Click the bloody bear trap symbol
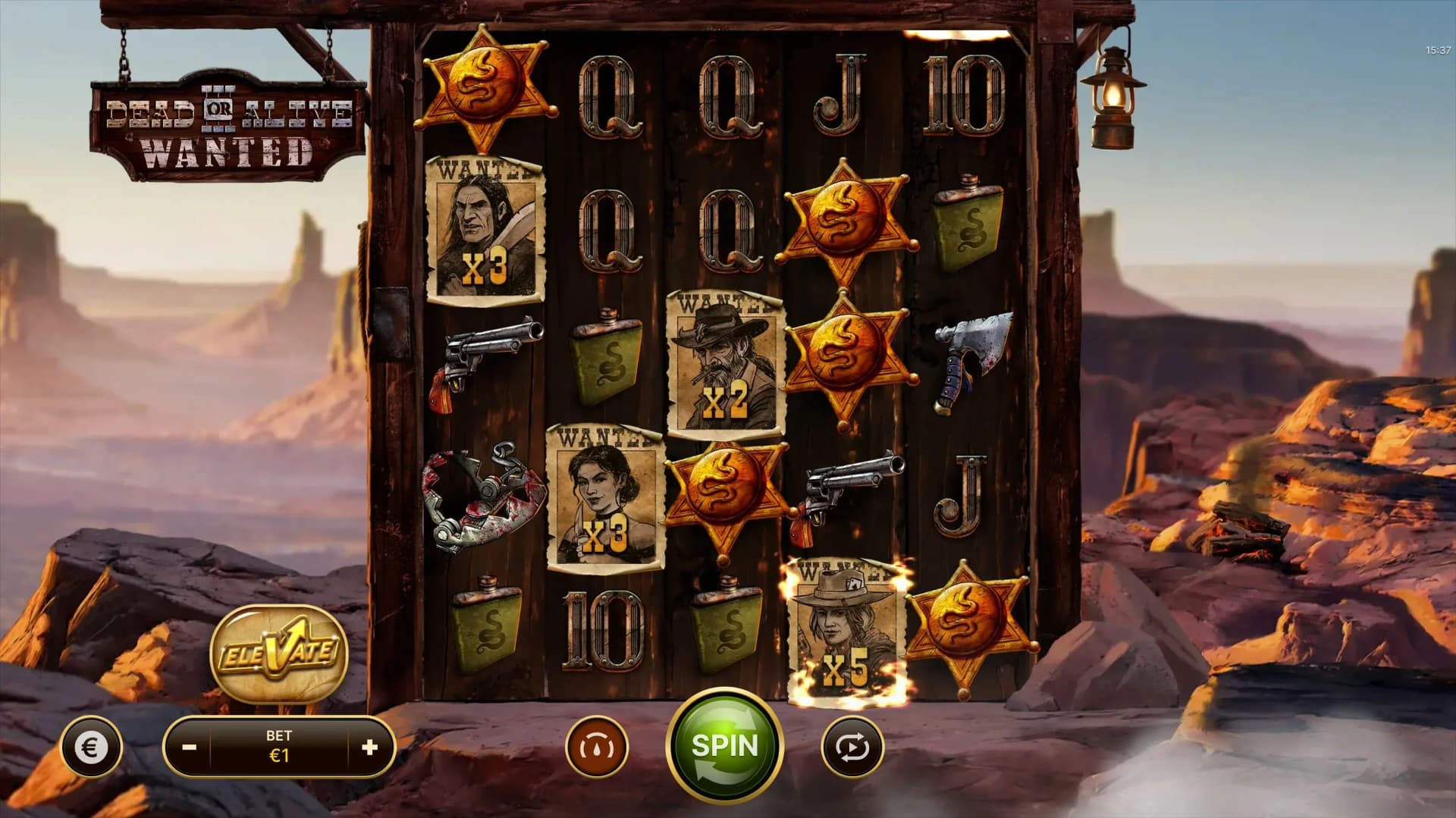The width and height of the screenshot is (1456, 818). [482, 493]
